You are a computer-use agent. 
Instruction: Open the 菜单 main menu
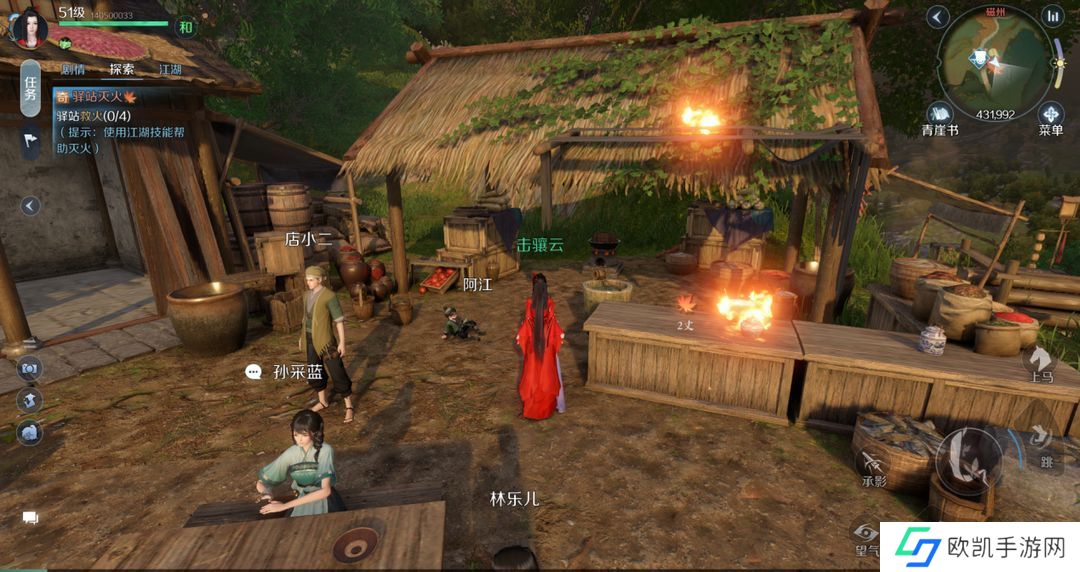coord(1051,115)
